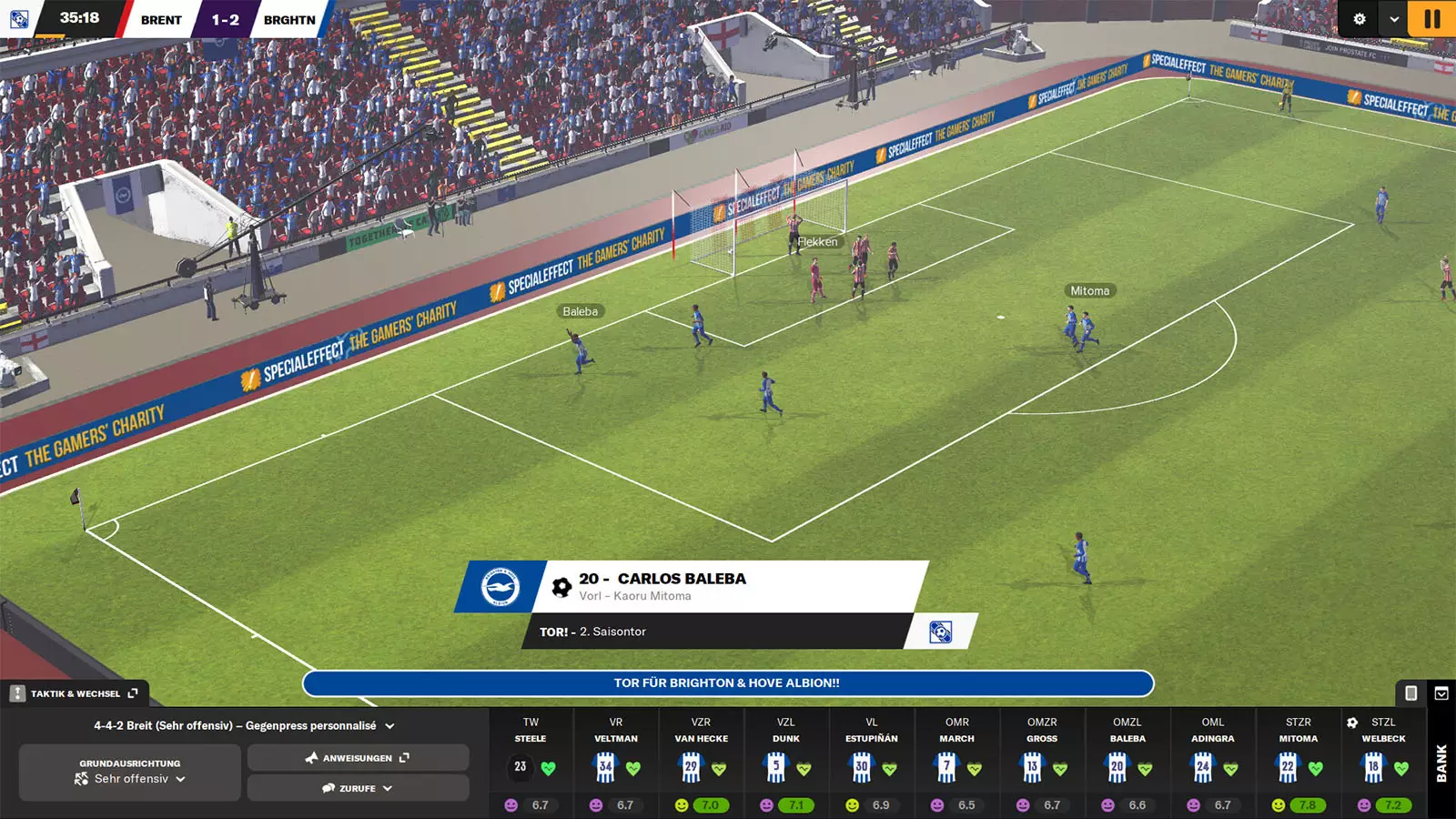Expand the top-right dropdown arrow

pos(1393,18)
